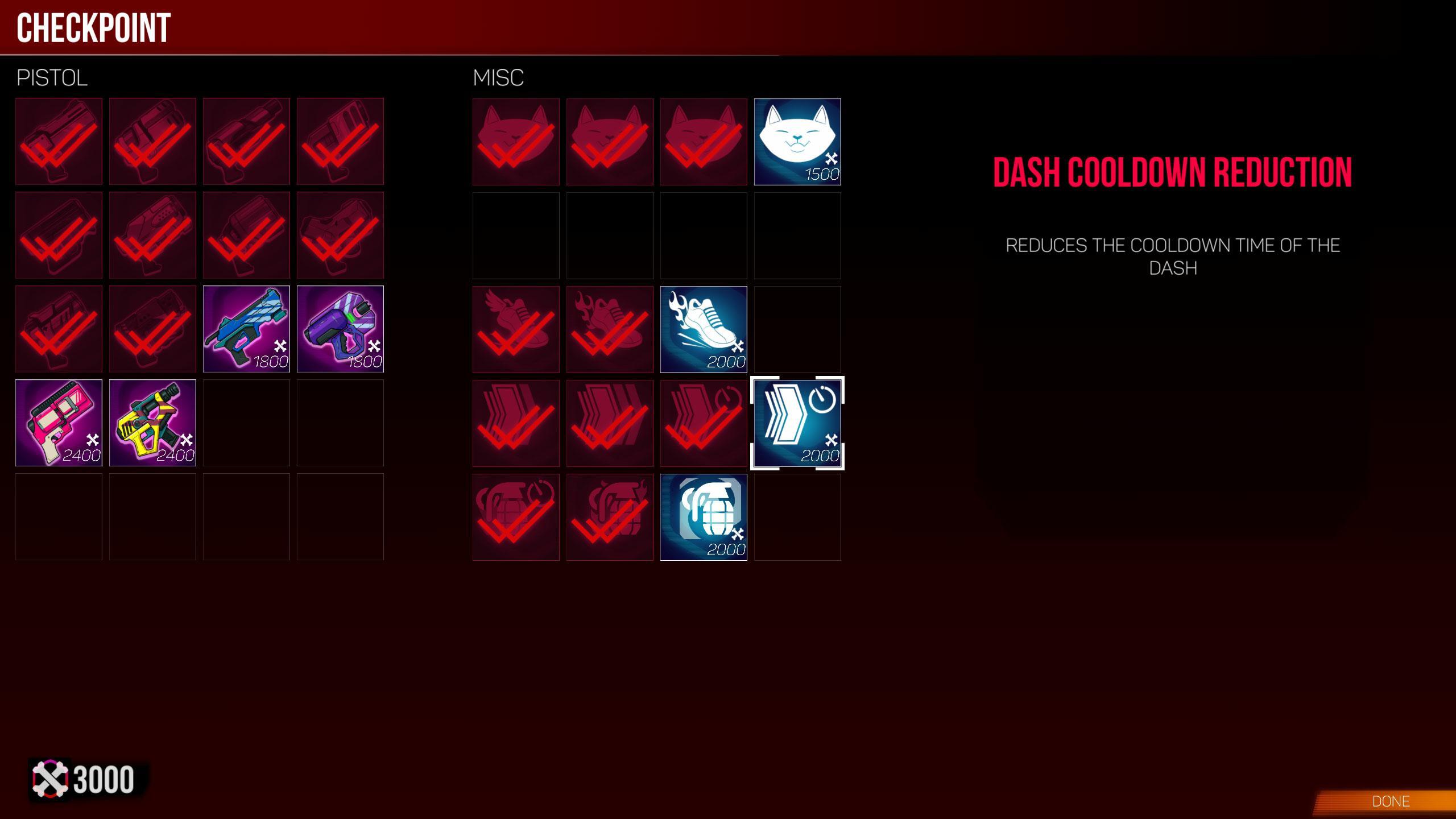
Task: Select the unlocked revolver pistol icon
Action: point(246,235)
